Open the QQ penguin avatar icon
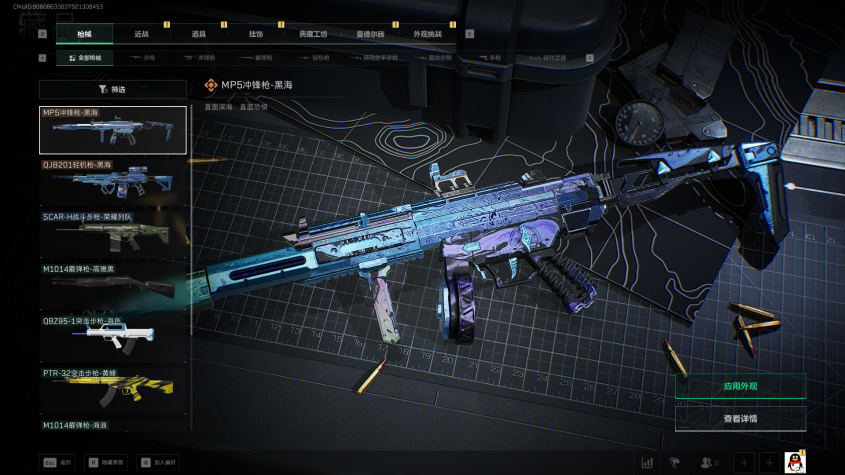Viewport: 845px width, 475px height. point(796,462)
